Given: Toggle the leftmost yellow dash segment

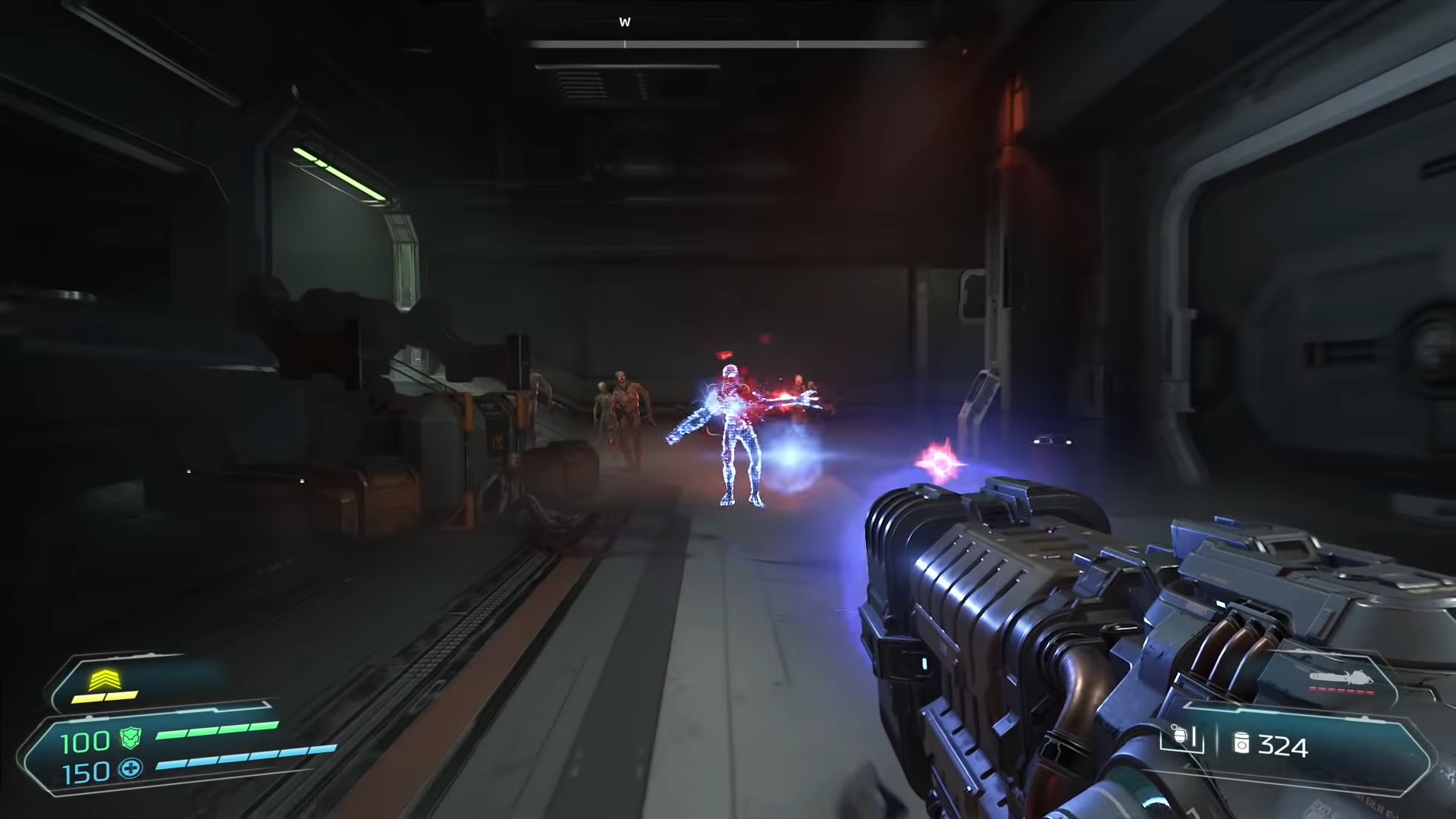Looking at the screenshot, I should click(87, 699).
